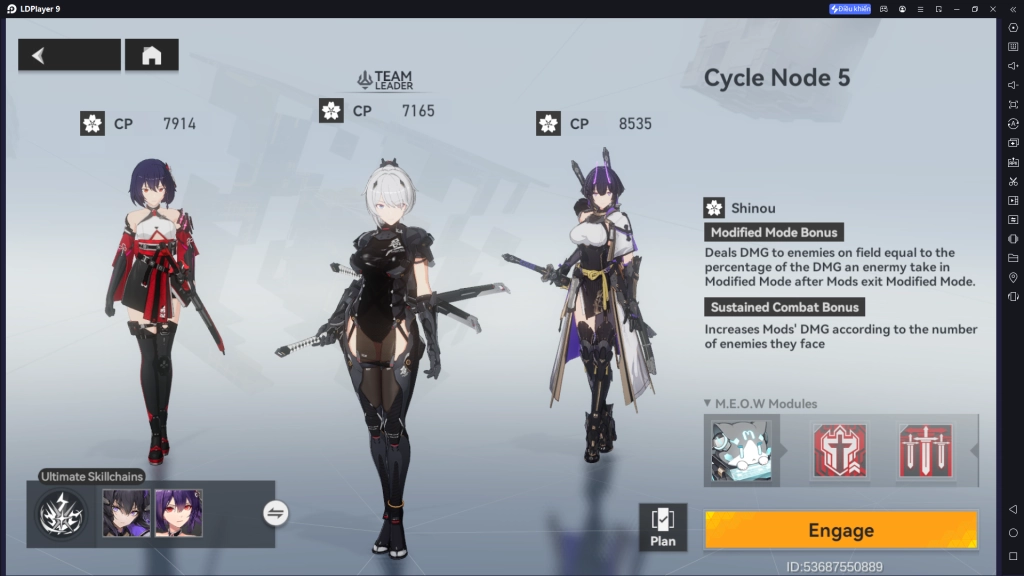
Task: Choose the red-eyed skillchain character portrait
Action: (179, 514)
